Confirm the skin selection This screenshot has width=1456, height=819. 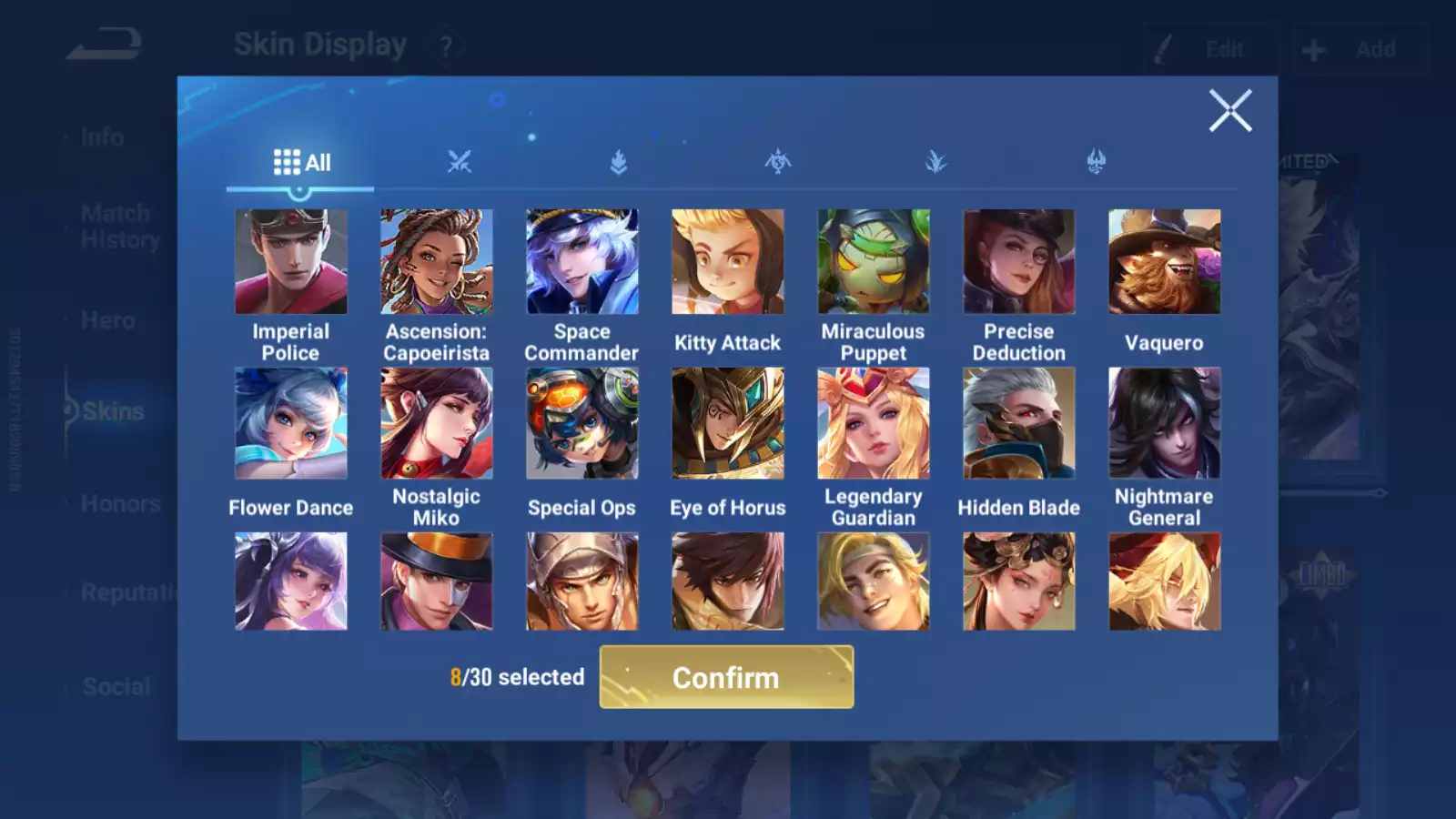click(726, 677)
